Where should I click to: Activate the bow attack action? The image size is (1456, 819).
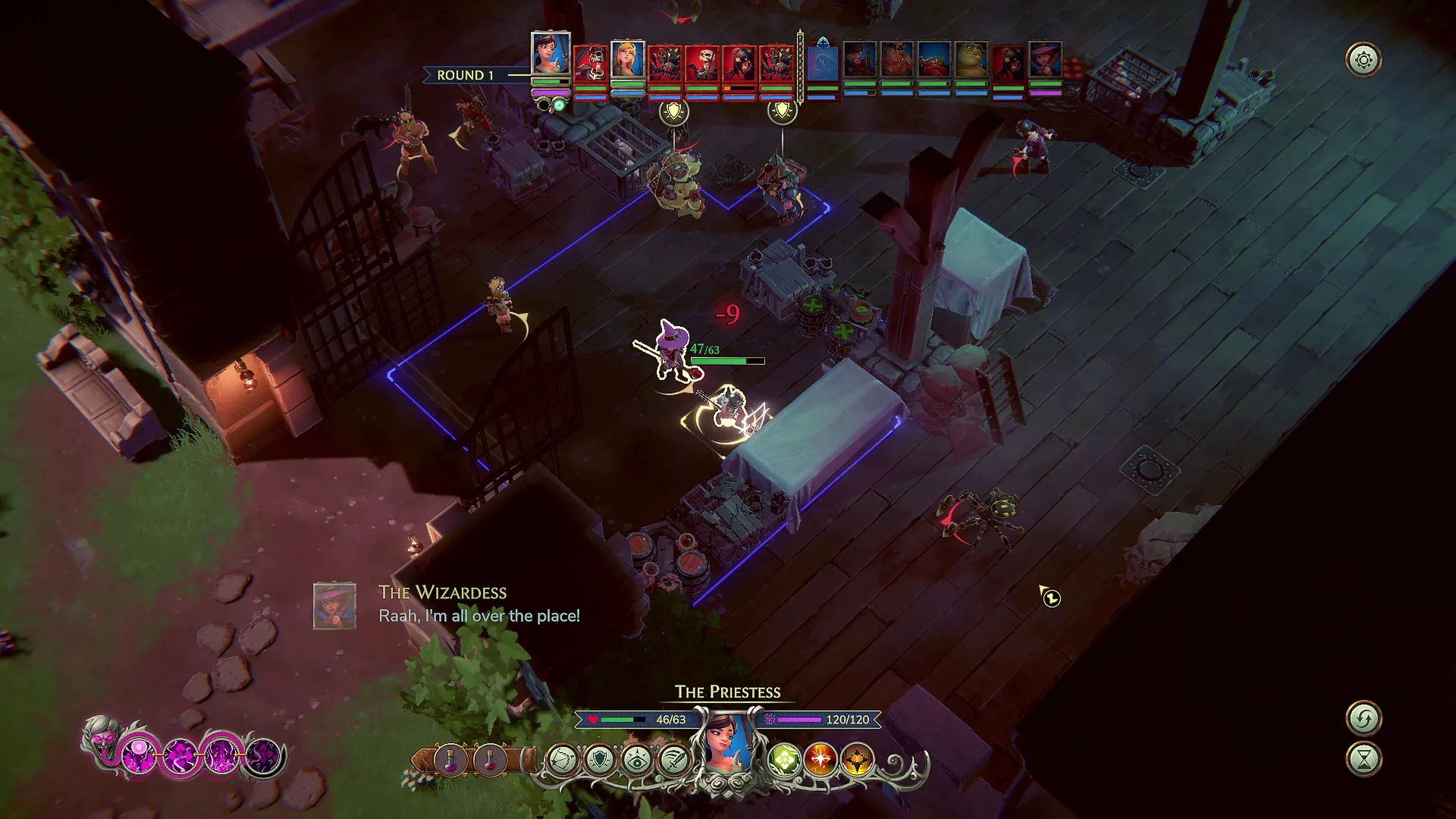pos(562,759)
